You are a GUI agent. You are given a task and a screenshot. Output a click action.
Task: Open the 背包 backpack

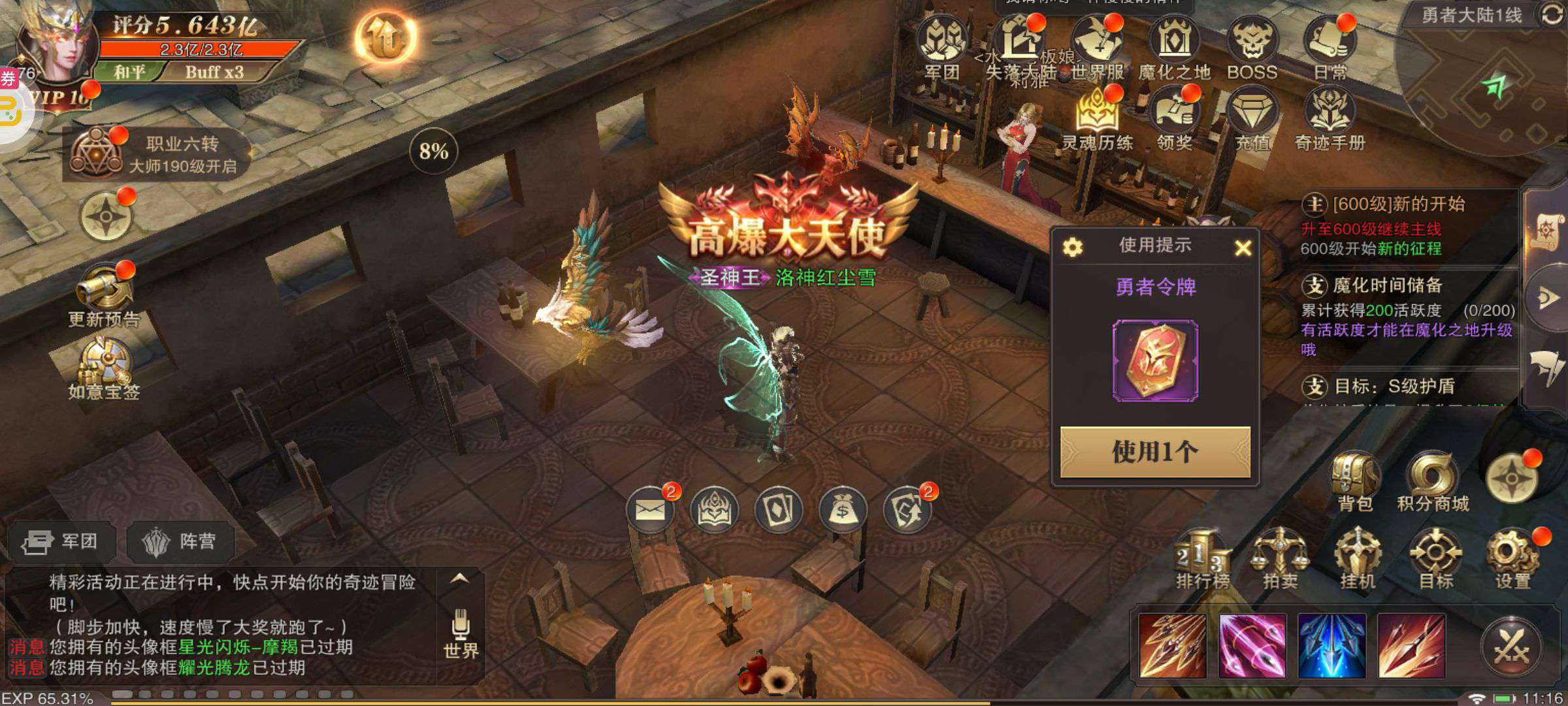click(1356, 480)
